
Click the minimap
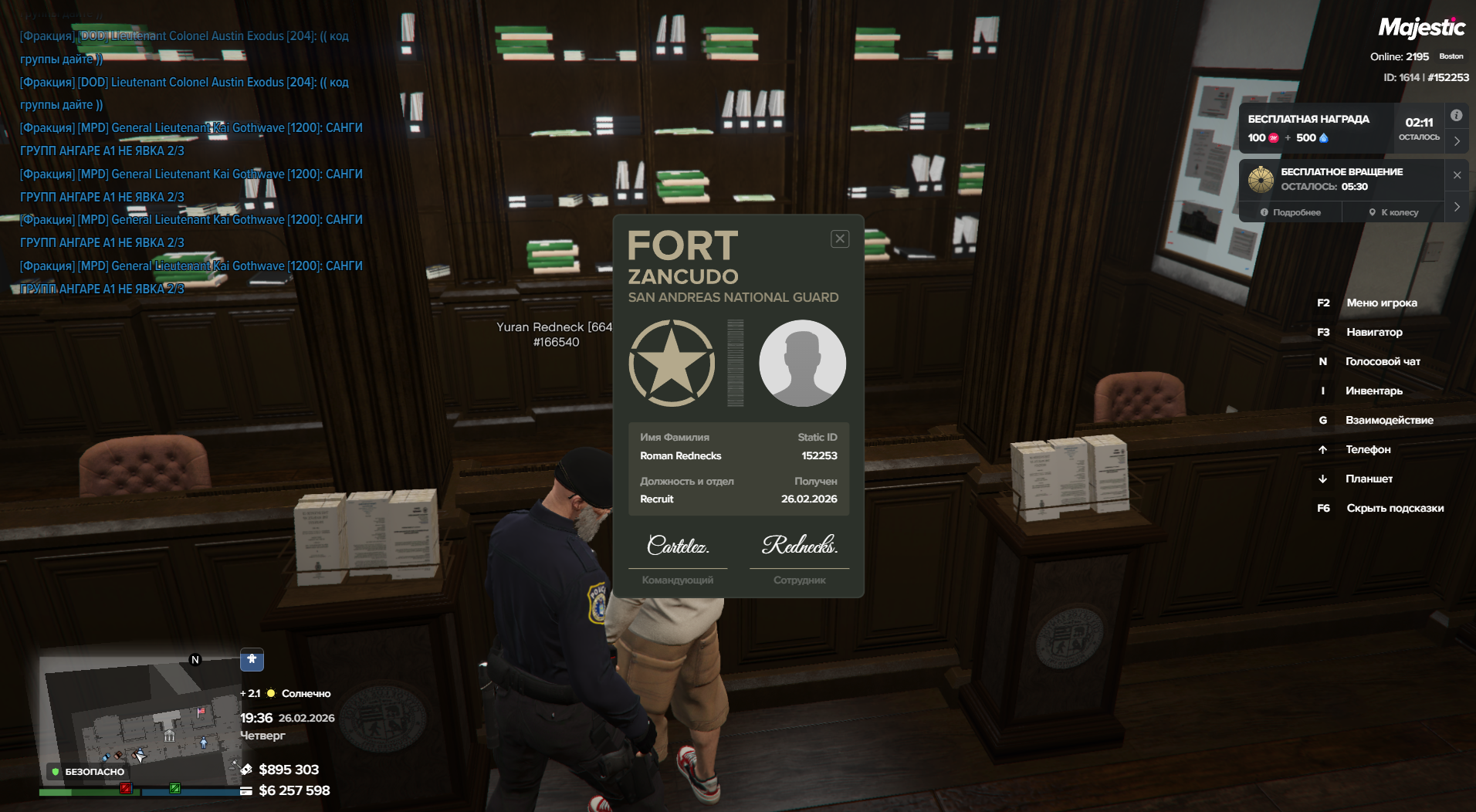pos(139,718)
